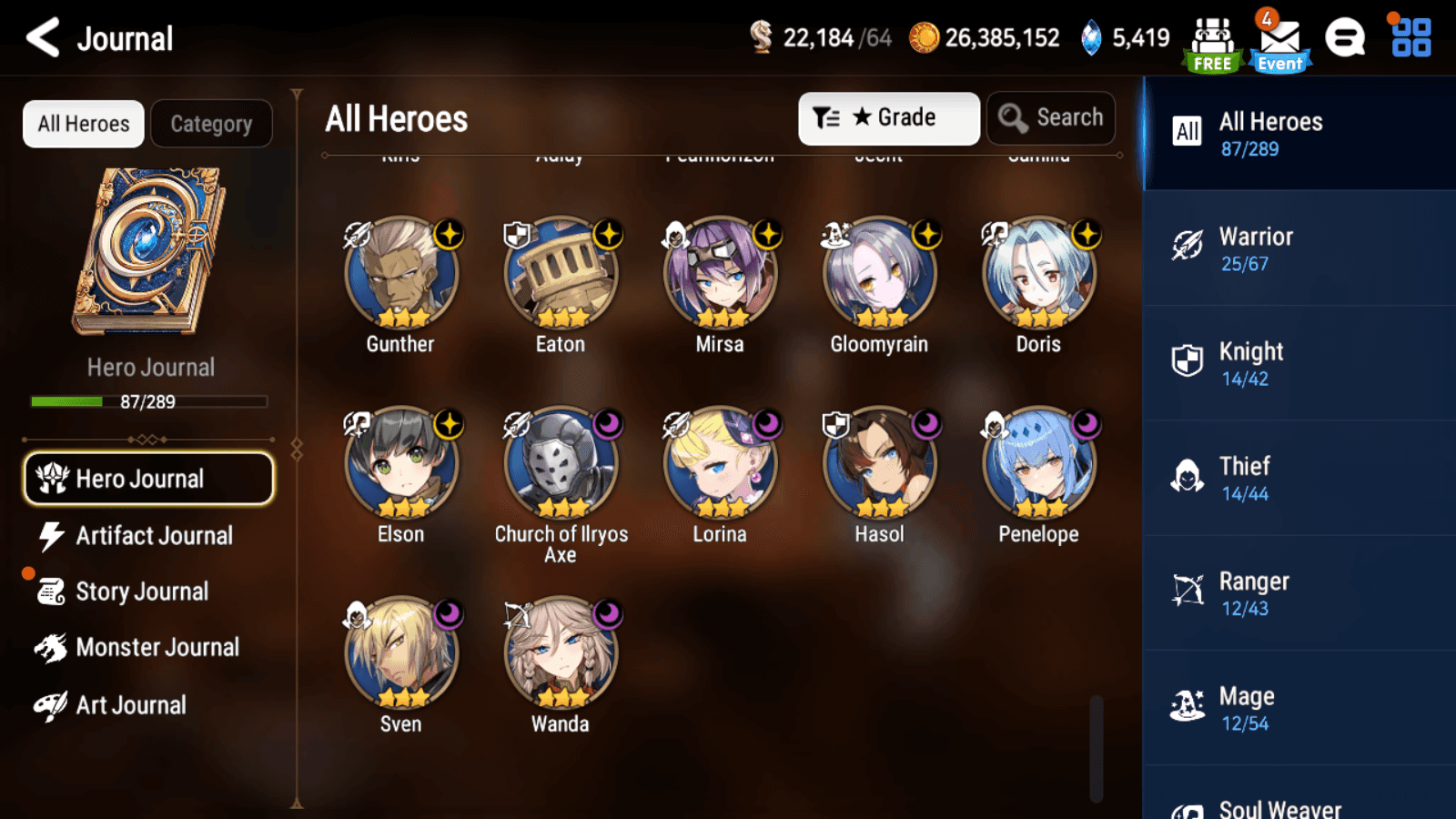The height and width of the screenshot is (819, 1456).
Task: Open the hero Search field
Action: click(1051, 118)
